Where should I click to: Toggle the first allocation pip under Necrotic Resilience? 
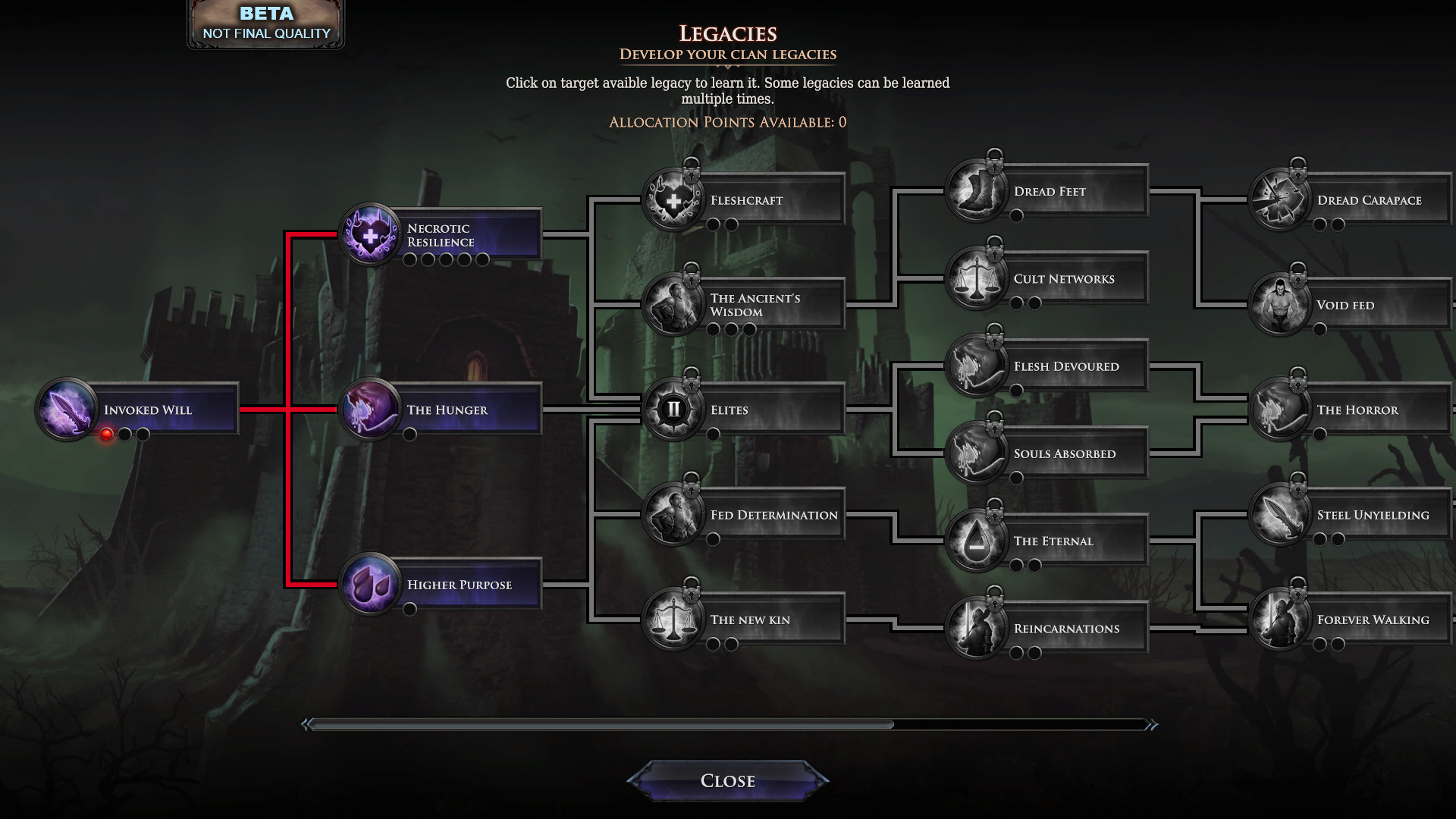409,259
